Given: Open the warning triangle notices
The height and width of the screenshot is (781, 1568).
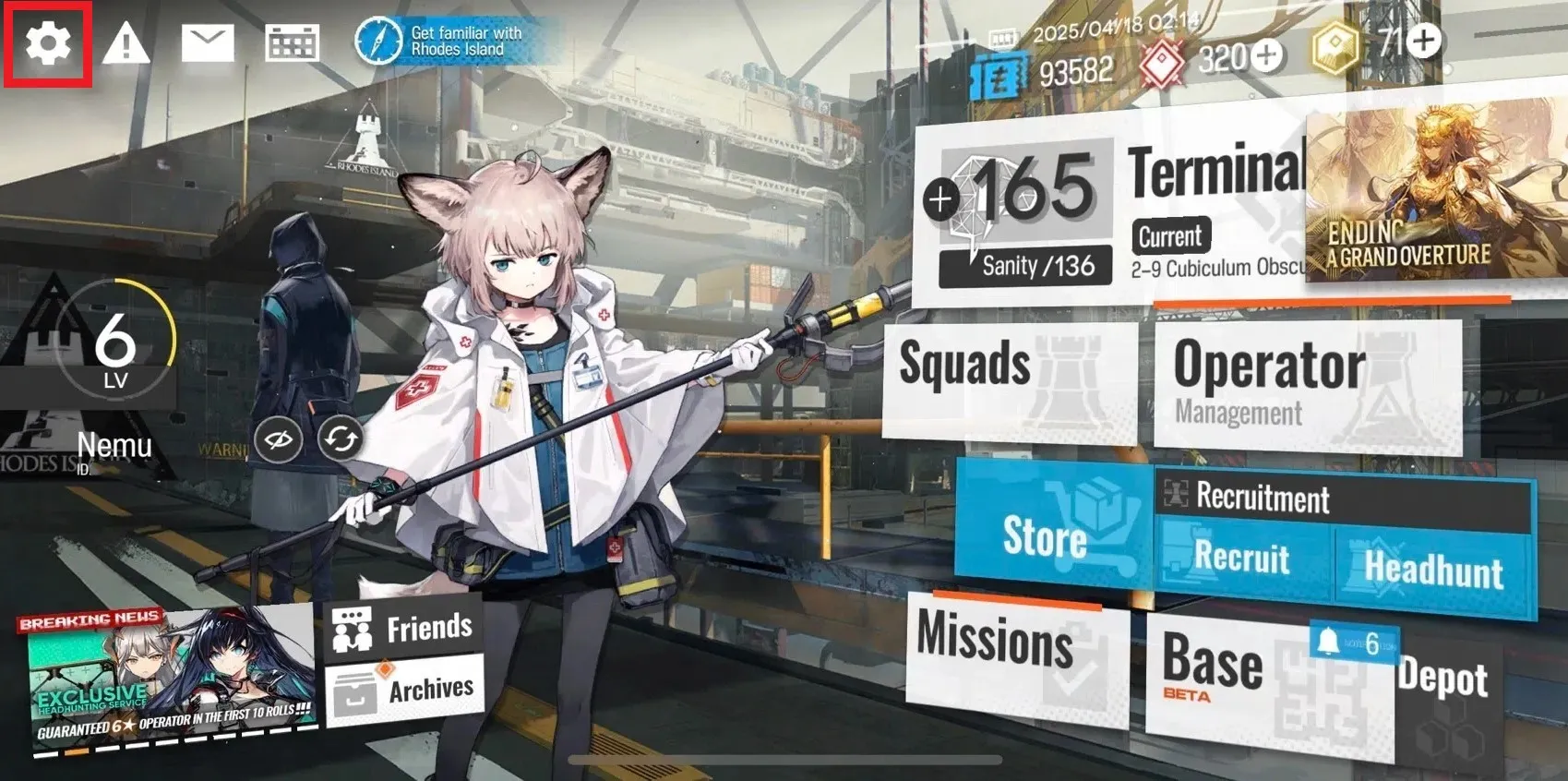Looking at the screenshot, I should click(126, 43).
